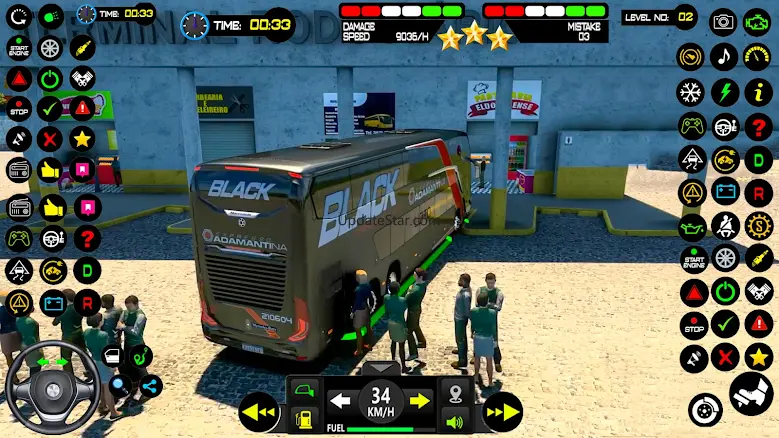Sound the green horn speaker button

tap(456, 421)
